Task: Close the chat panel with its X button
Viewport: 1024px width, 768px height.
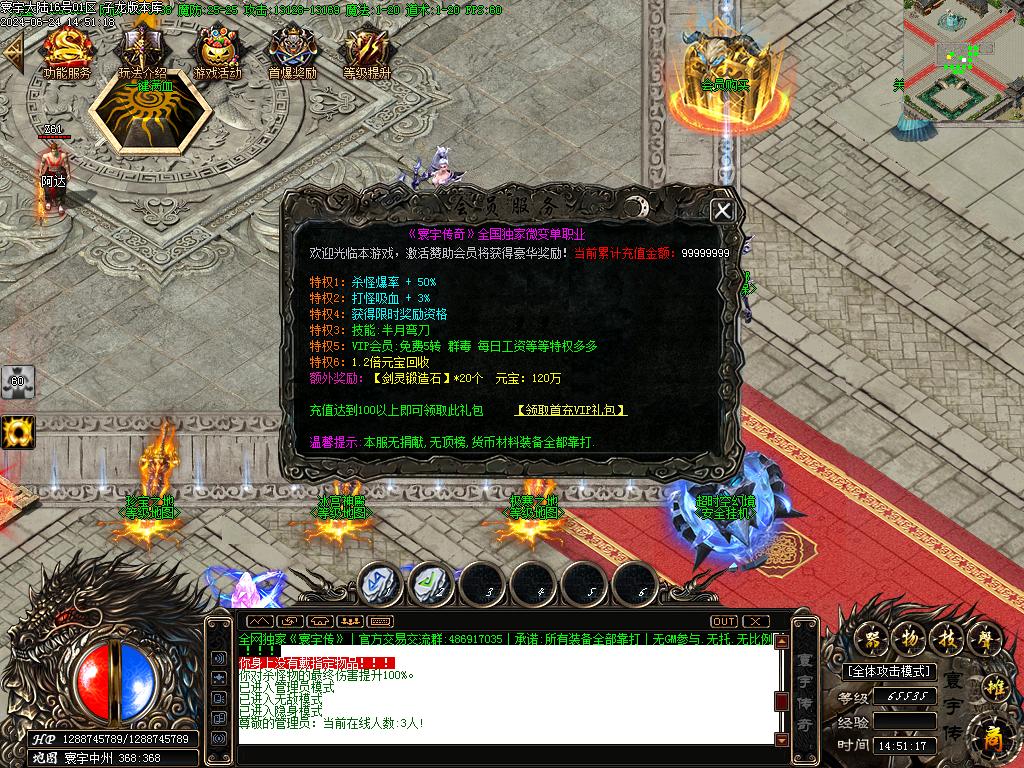Action: pyautogui.click(x=757, y=621)
